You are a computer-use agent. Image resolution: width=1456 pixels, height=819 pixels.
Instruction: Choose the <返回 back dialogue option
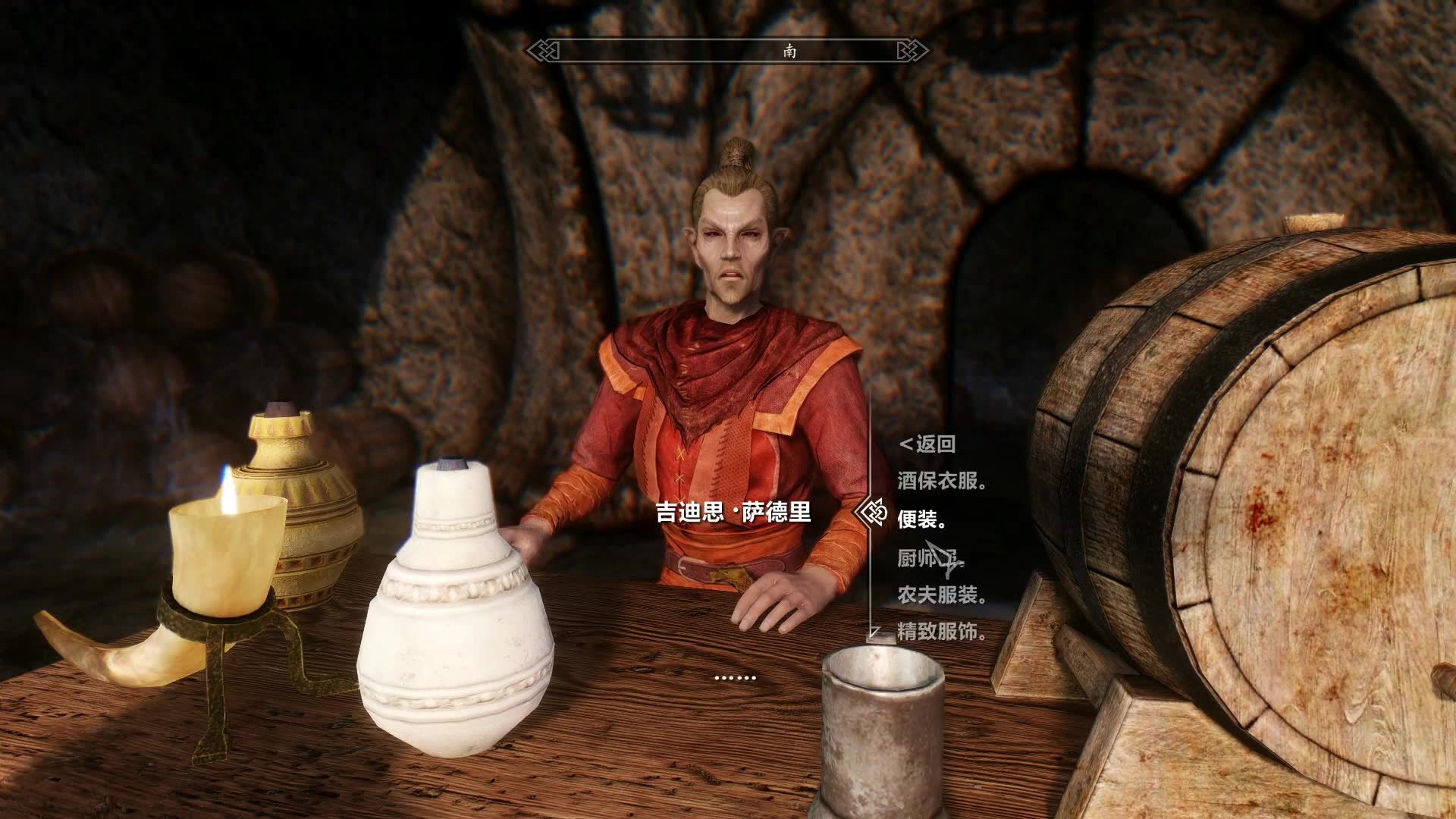(x=927, y=444)
